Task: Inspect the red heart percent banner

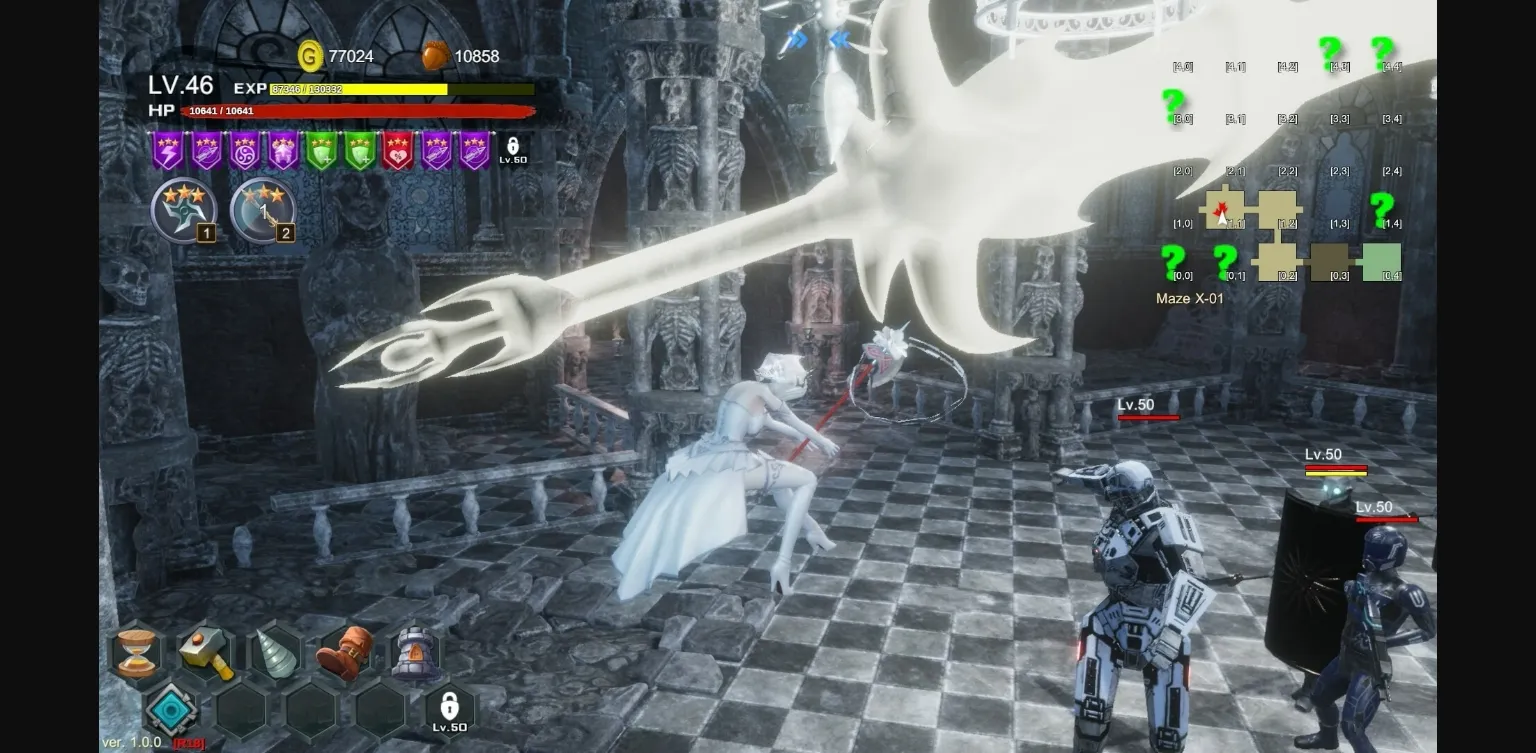Action: coord(398,151)
